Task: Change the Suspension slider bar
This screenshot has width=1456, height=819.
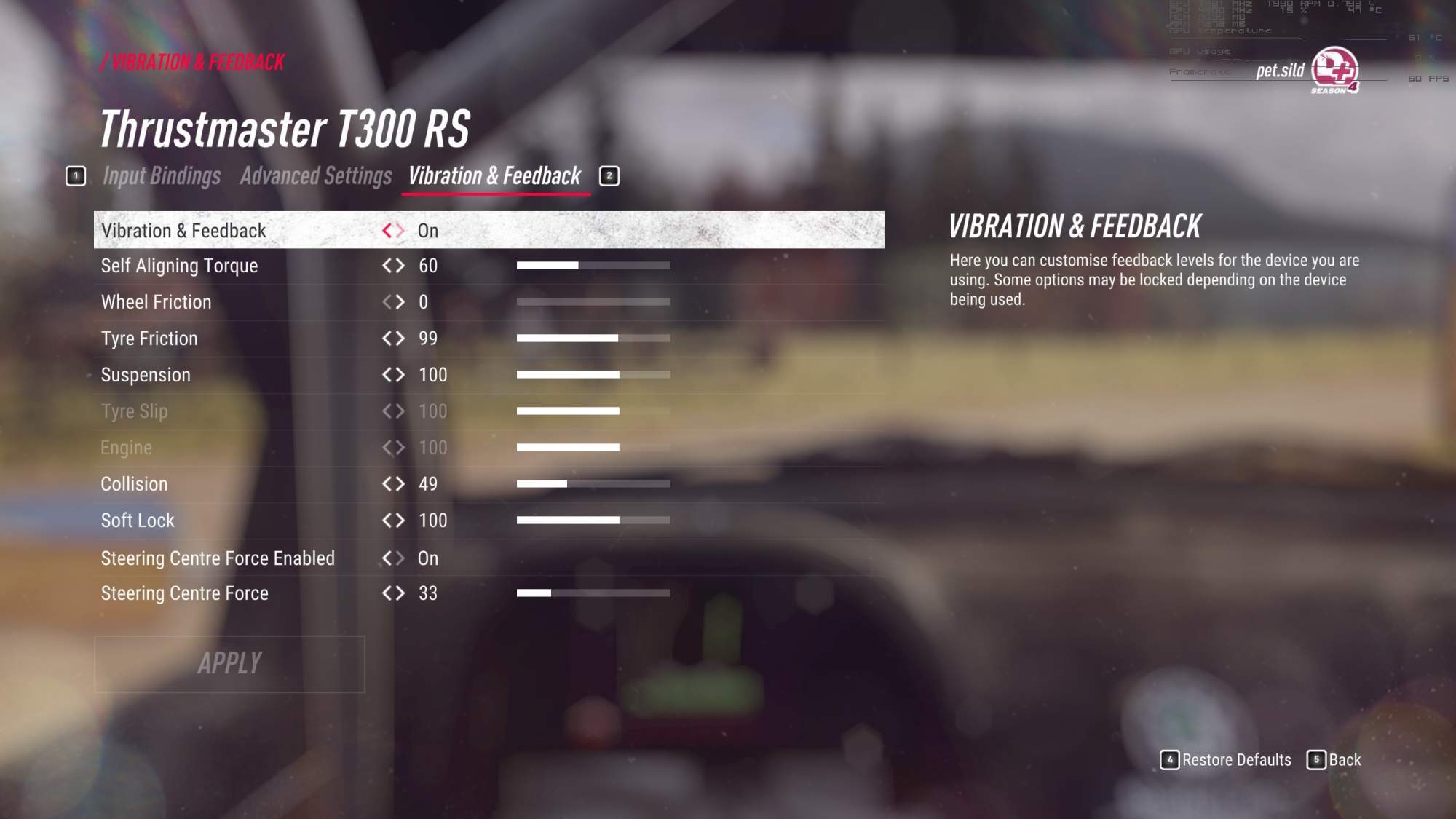Action: 593,375
